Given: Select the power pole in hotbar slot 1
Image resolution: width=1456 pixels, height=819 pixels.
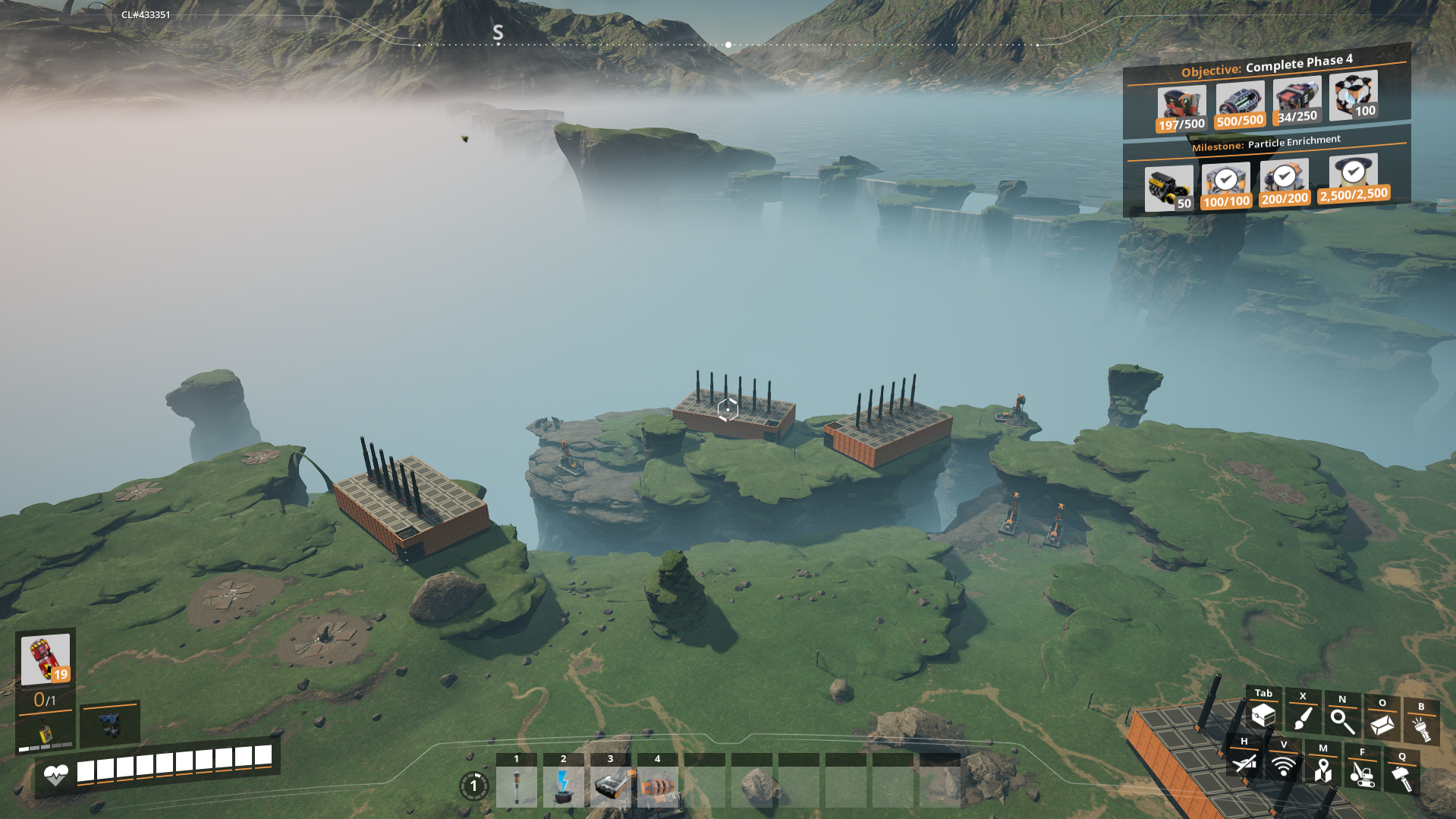Looking at the screenshot, I should pyautogui.click(x=517, y=786).
